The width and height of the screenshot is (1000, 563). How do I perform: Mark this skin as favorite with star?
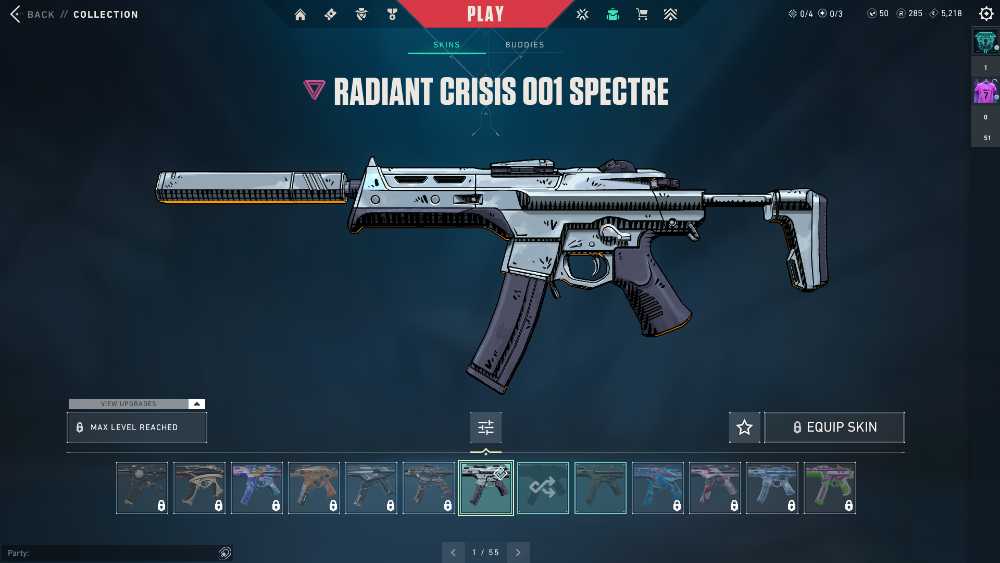point(744,427)
